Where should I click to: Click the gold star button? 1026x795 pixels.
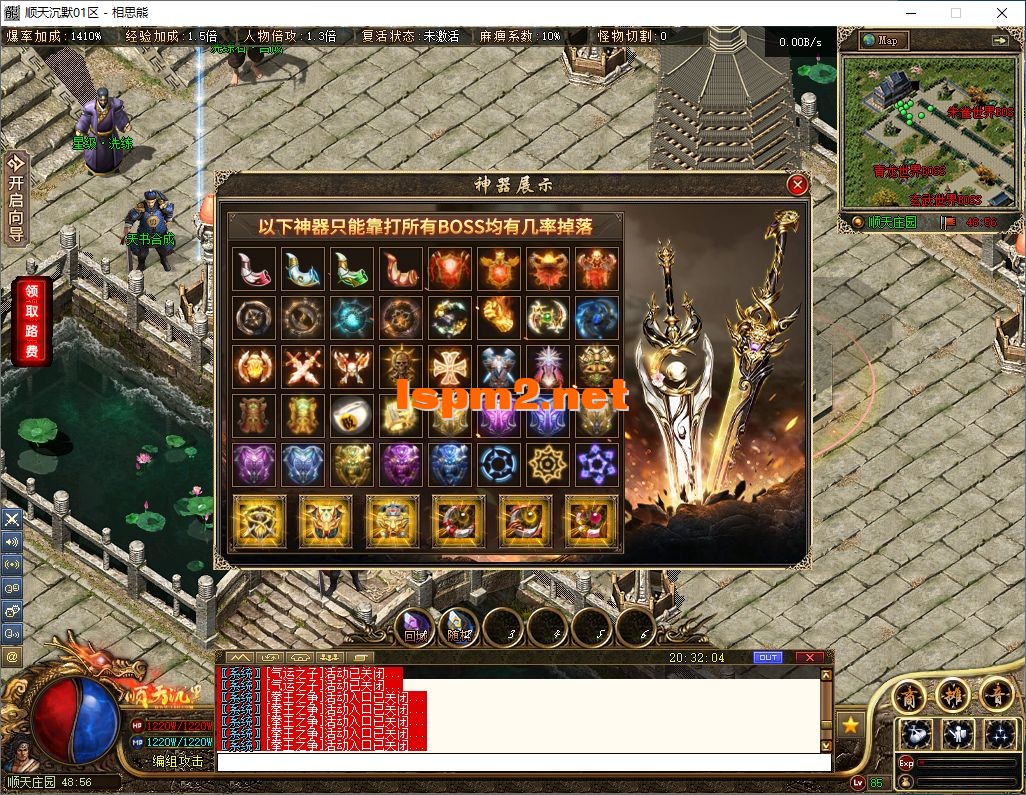pyautogui.click(x=850, y=725)
